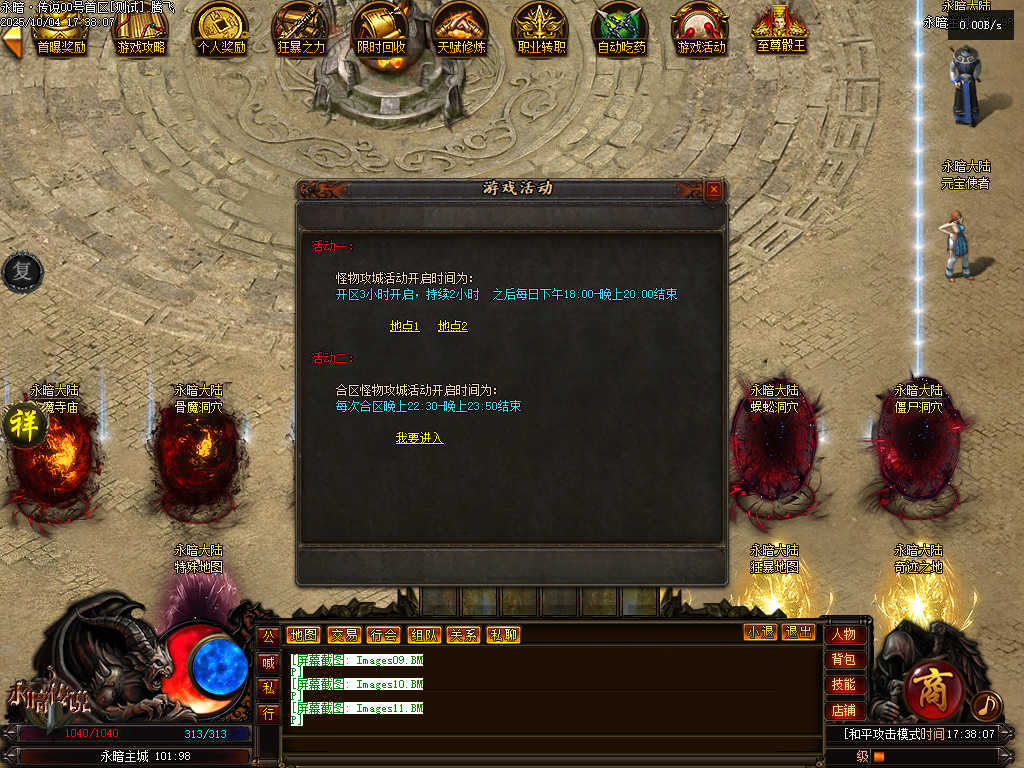
Task: Open the 至尊骰王 icon
Action: pyautogui.click(x=781, y=28)
